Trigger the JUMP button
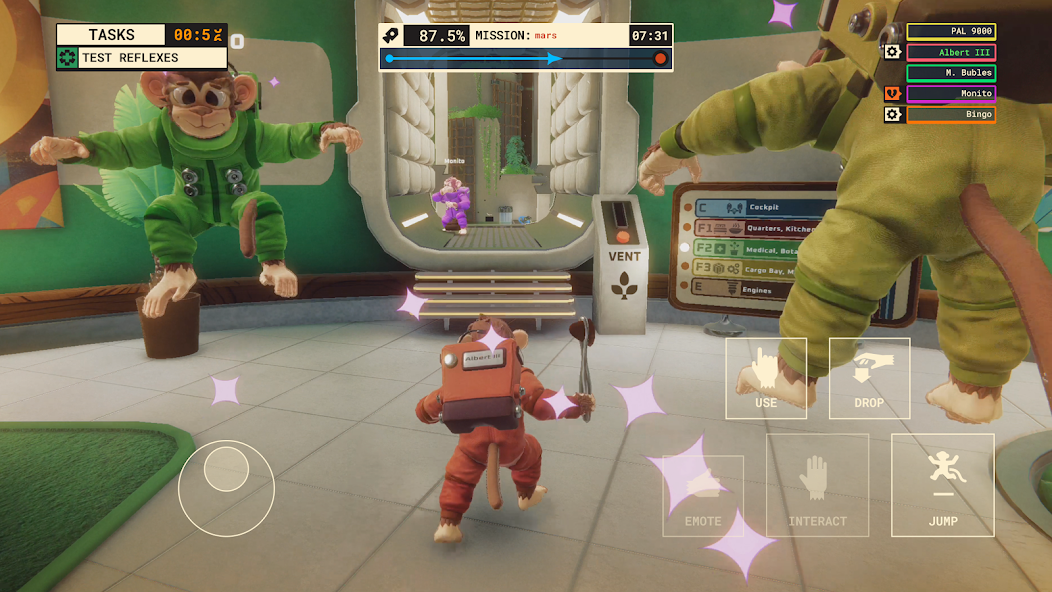 (942, 485)
